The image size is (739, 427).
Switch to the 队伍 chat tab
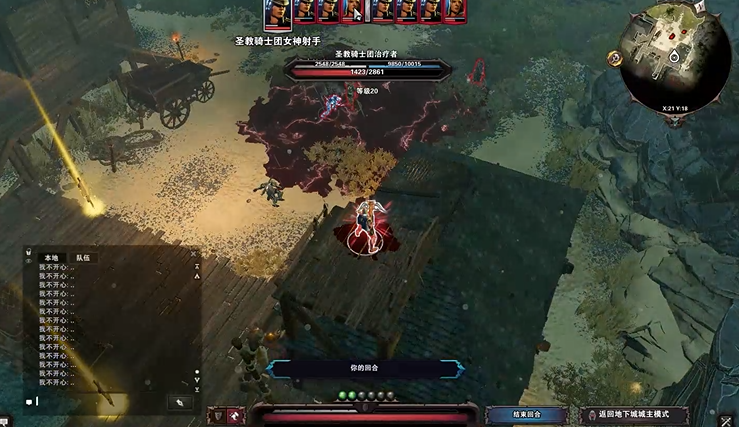(x=83, y=257)
